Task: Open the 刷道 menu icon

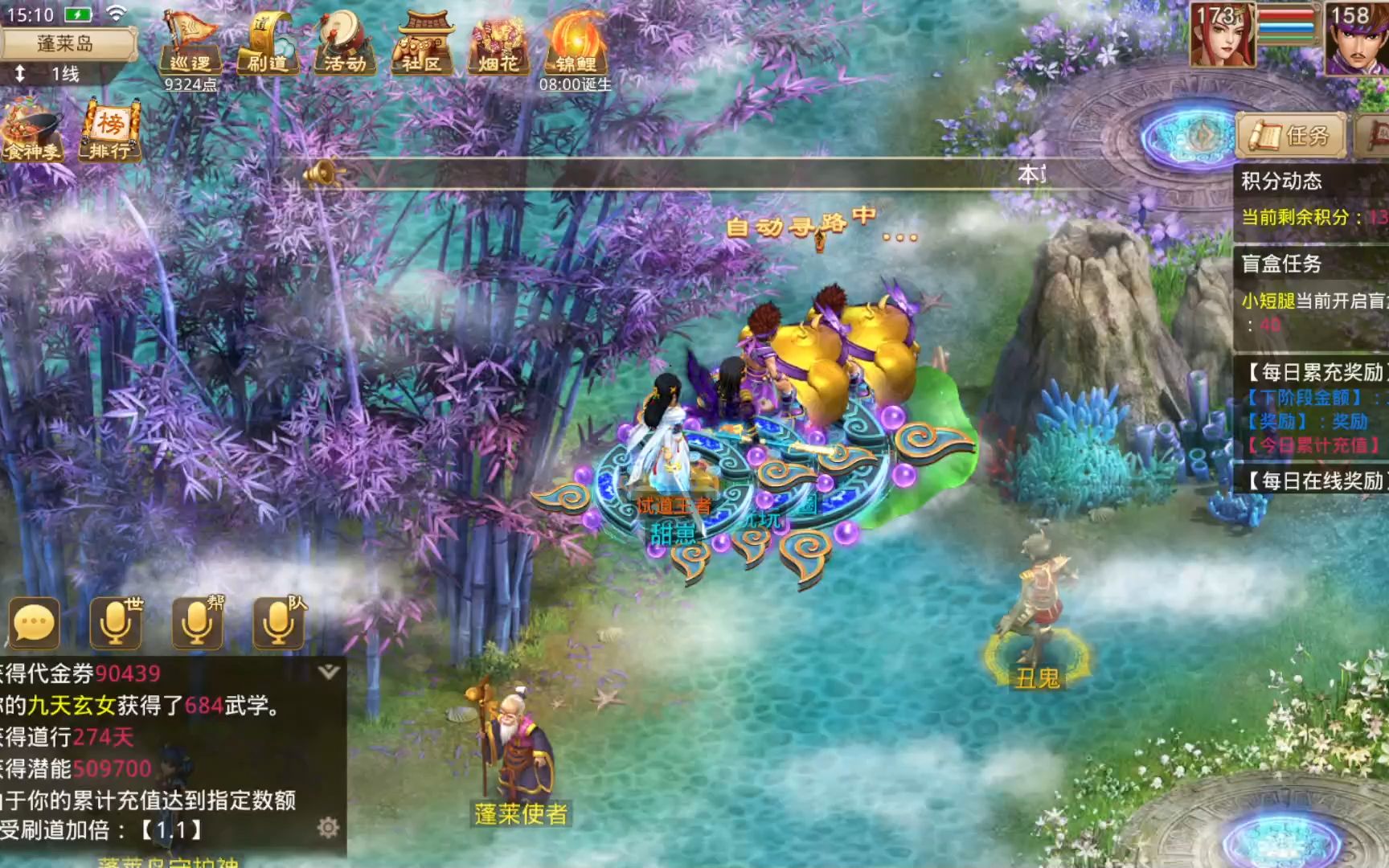Action: (267, 43)
